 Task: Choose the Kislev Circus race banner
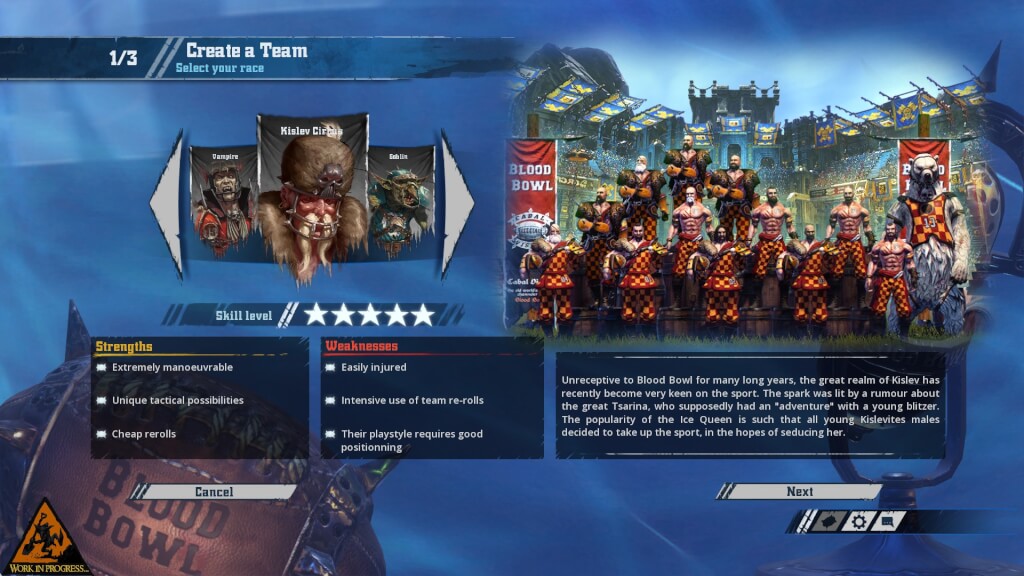(x=312, y=195)
